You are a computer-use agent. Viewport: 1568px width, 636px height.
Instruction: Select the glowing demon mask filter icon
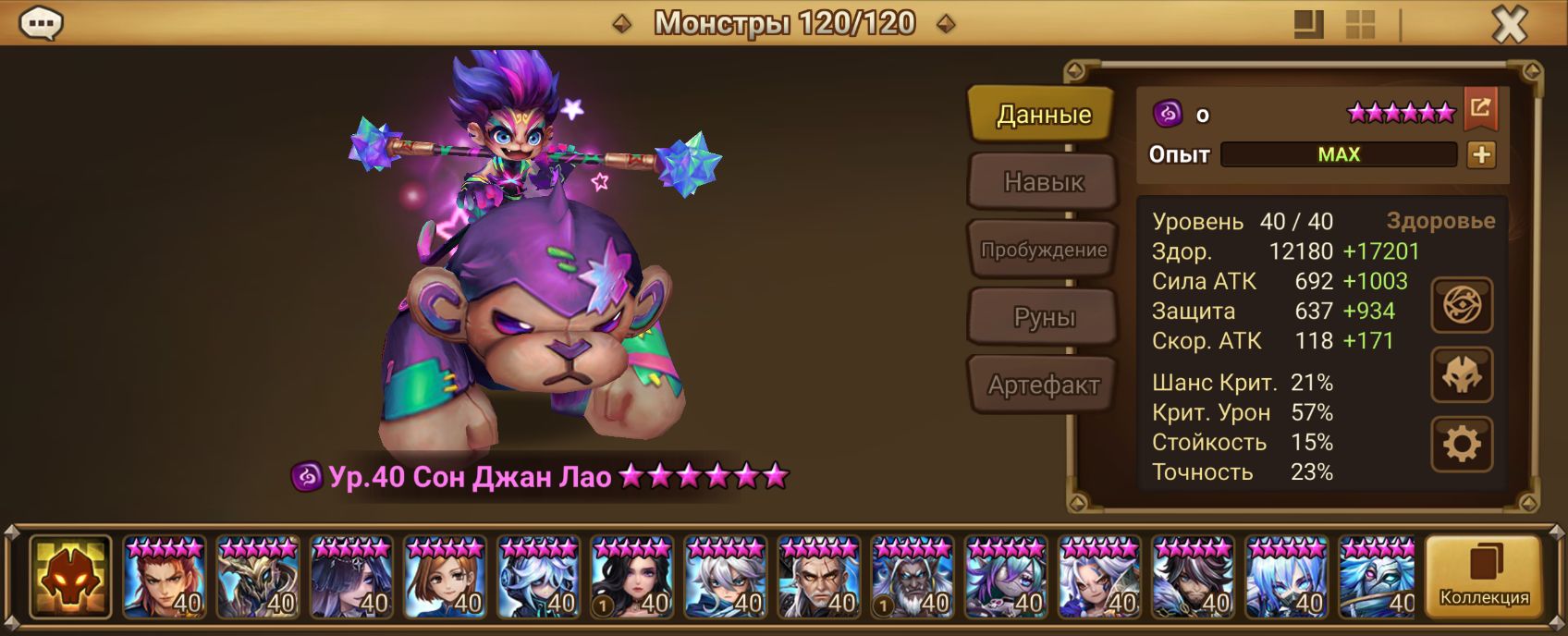[70, 577]
